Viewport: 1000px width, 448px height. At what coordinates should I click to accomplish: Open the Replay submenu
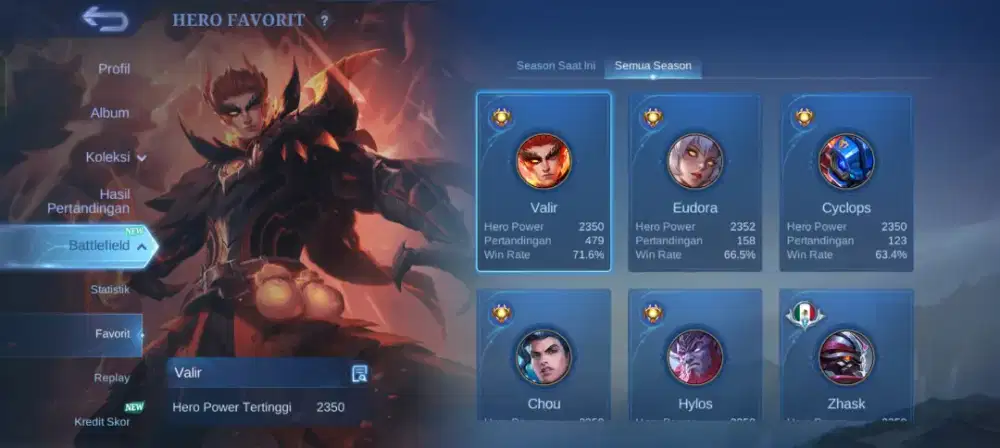112,378
